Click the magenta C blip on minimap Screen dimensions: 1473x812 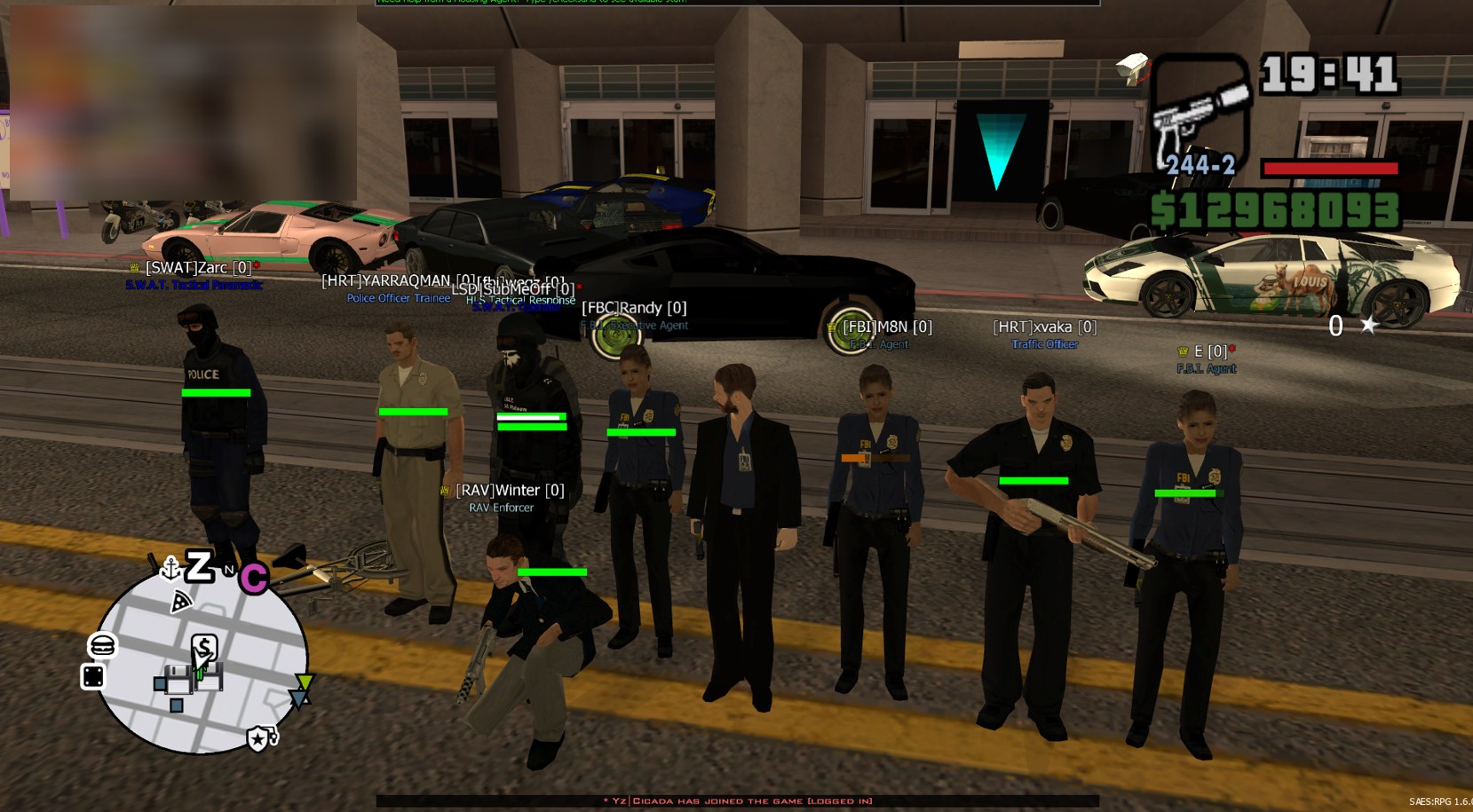(254, 579)
